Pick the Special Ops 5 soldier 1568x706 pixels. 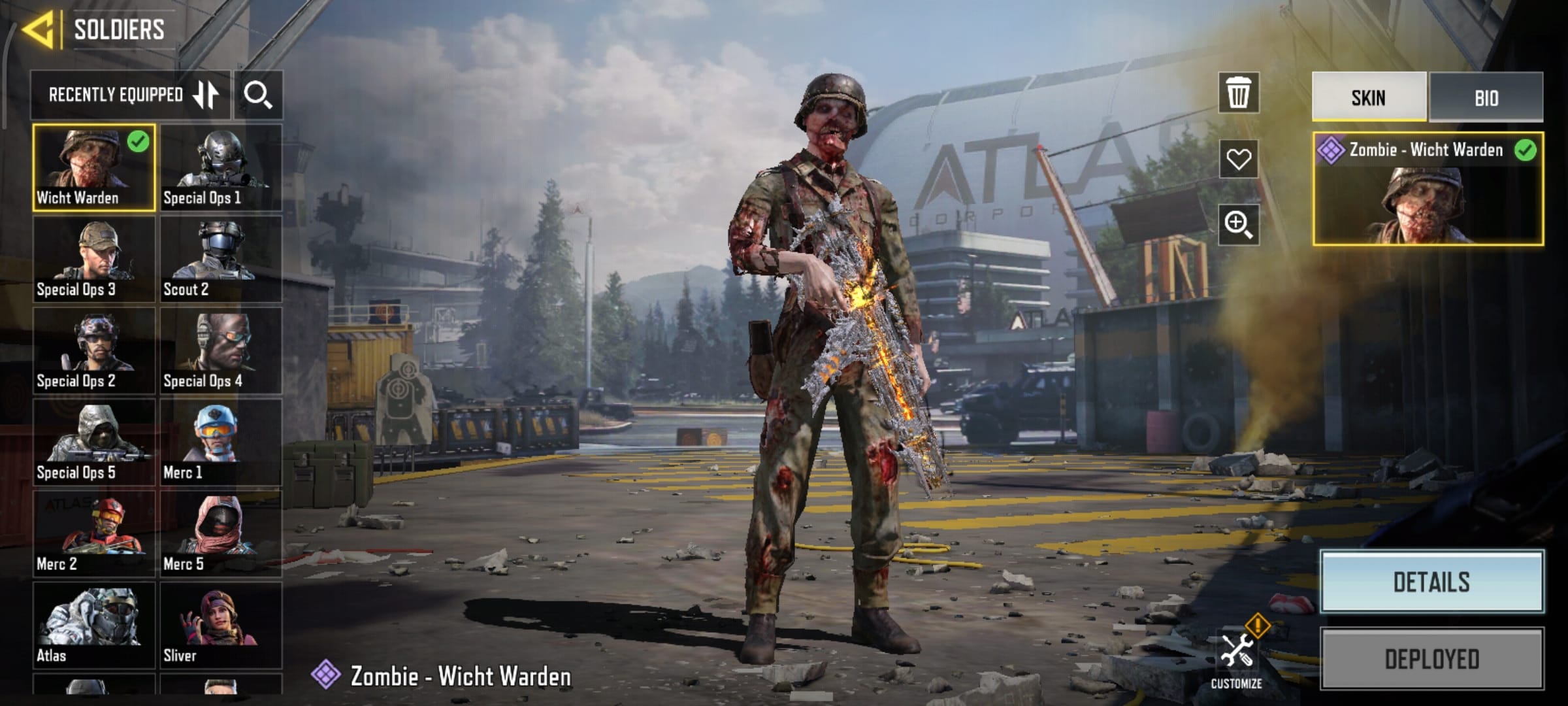pos(94,442)
